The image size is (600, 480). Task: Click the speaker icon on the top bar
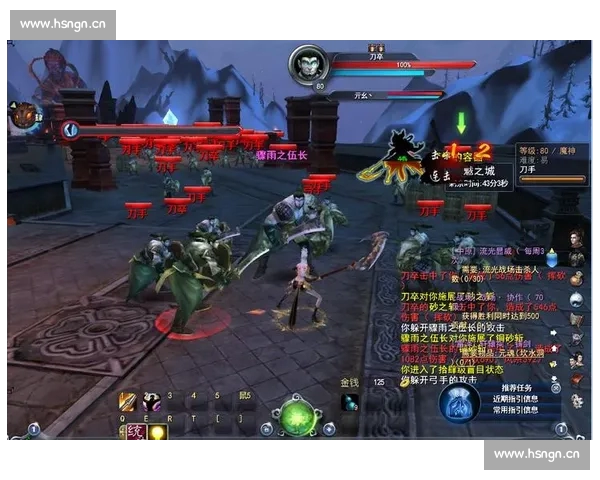[69, 129]
